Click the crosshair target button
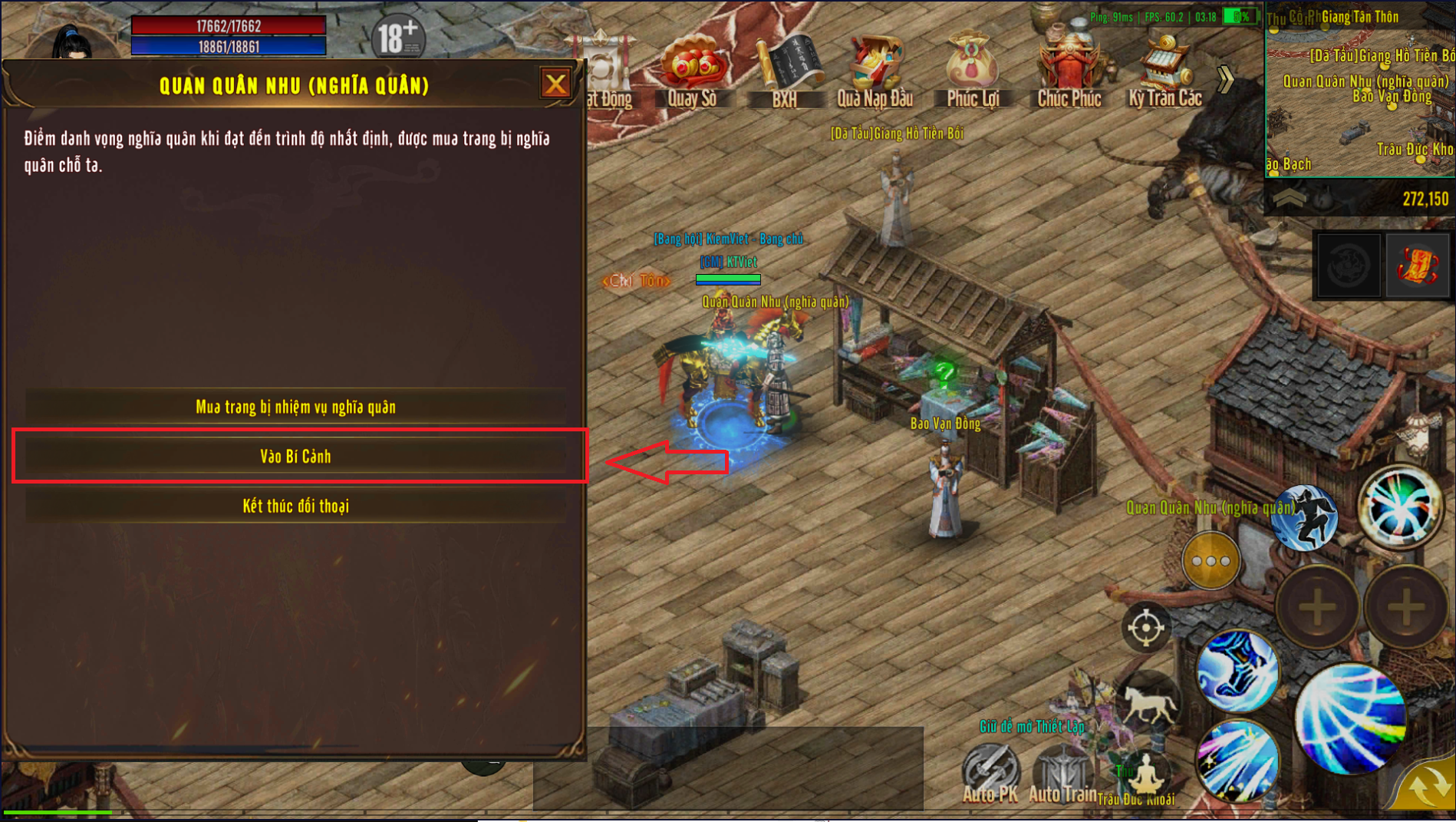 [x=1145, y=627]
